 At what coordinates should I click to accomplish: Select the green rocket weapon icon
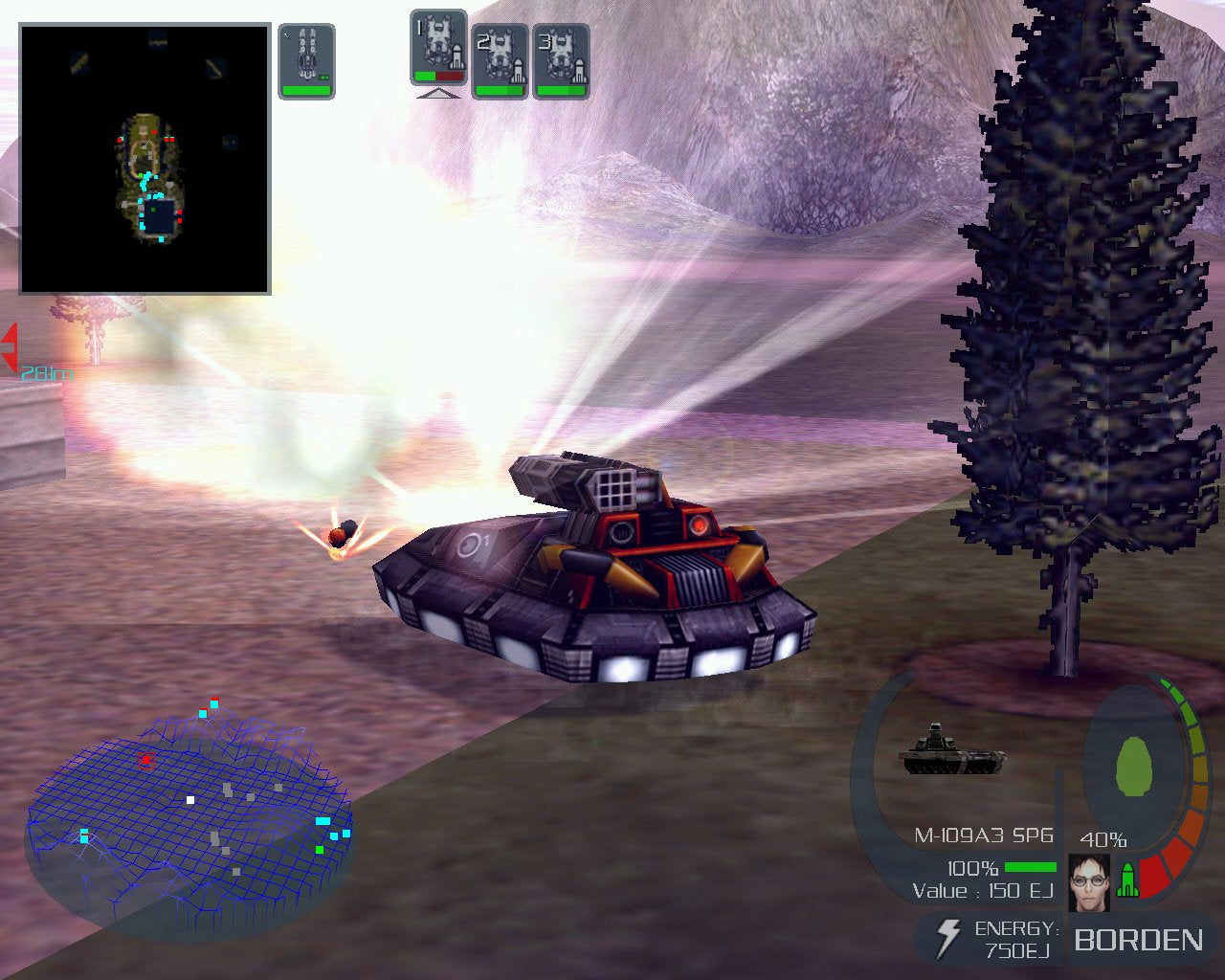click(x=1128, y=880)
